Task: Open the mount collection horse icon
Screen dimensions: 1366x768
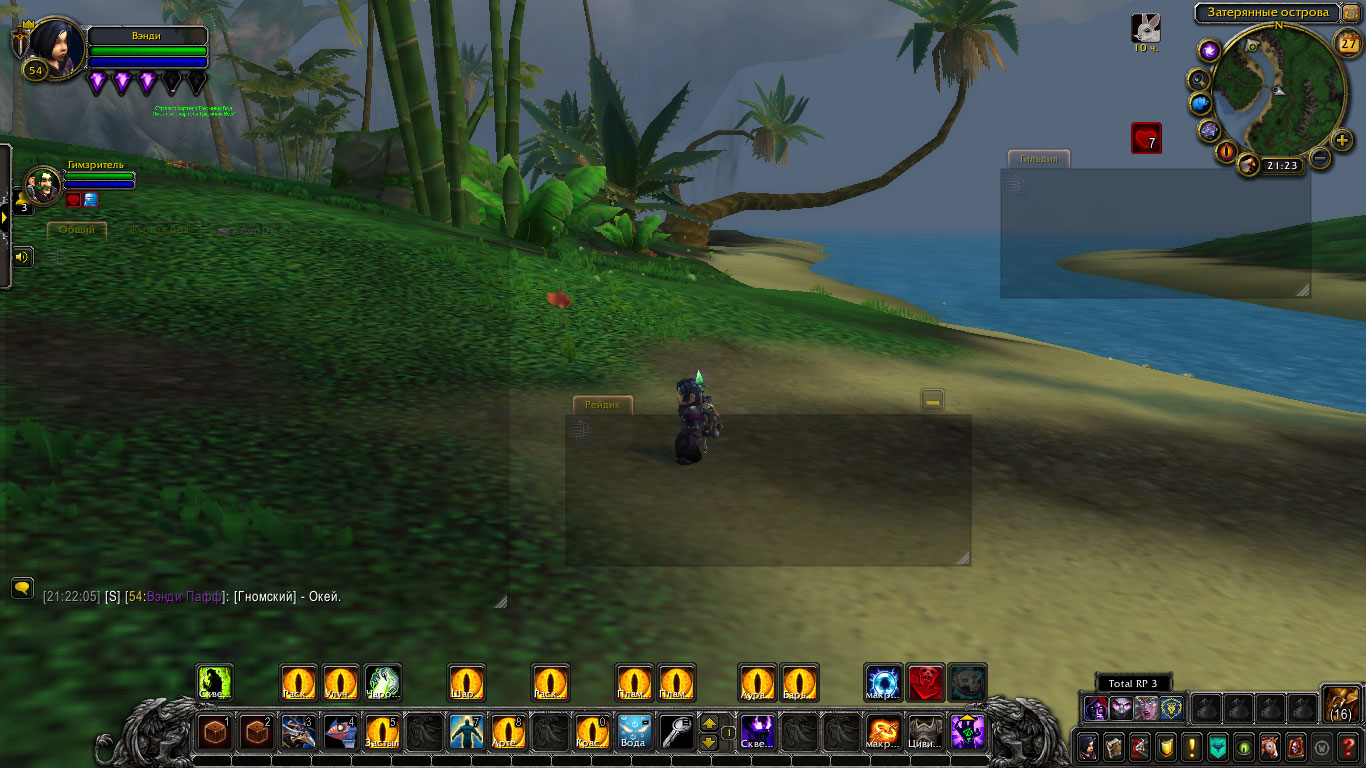Action: point(1269,746)
